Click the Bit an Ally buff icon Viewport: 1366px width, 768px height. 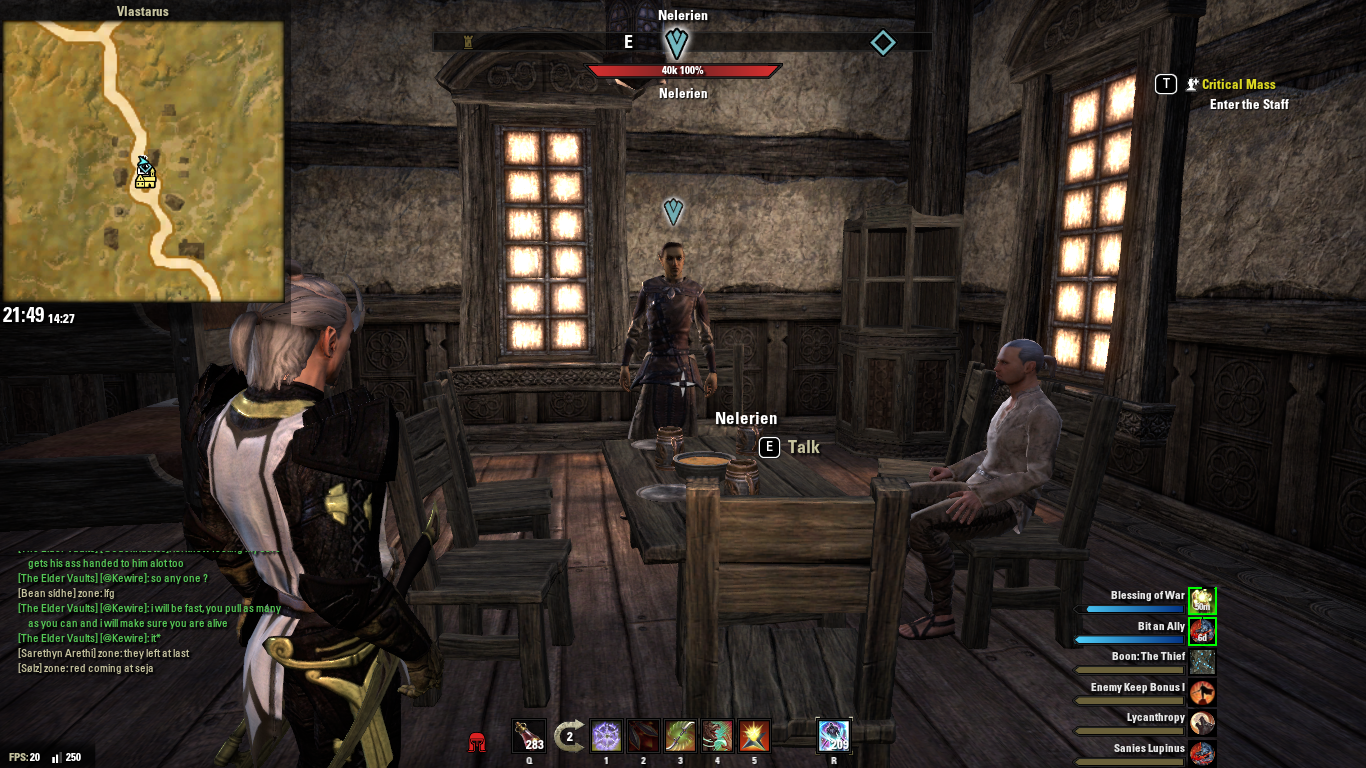pos(1200,629)
